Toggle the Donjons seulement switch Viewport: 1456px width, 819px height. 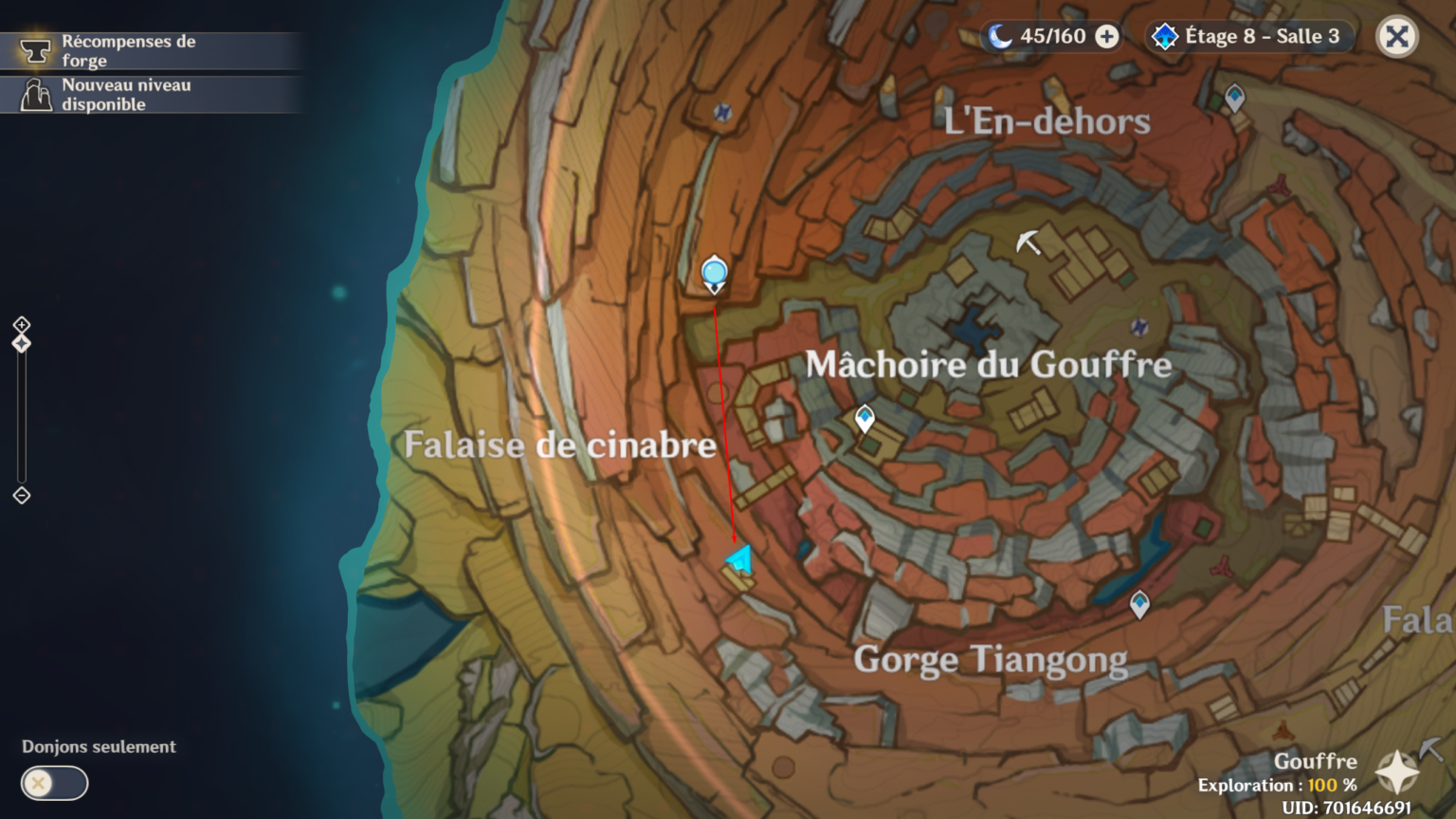point(54,783)
